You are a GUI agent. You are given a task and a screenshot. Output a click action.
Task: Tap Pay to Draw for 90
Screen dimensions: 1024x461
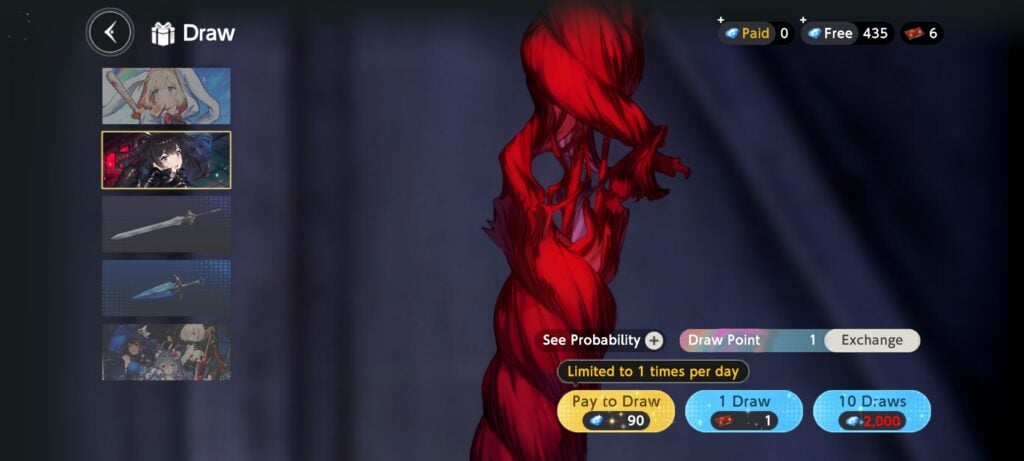[x=616, y=411]
